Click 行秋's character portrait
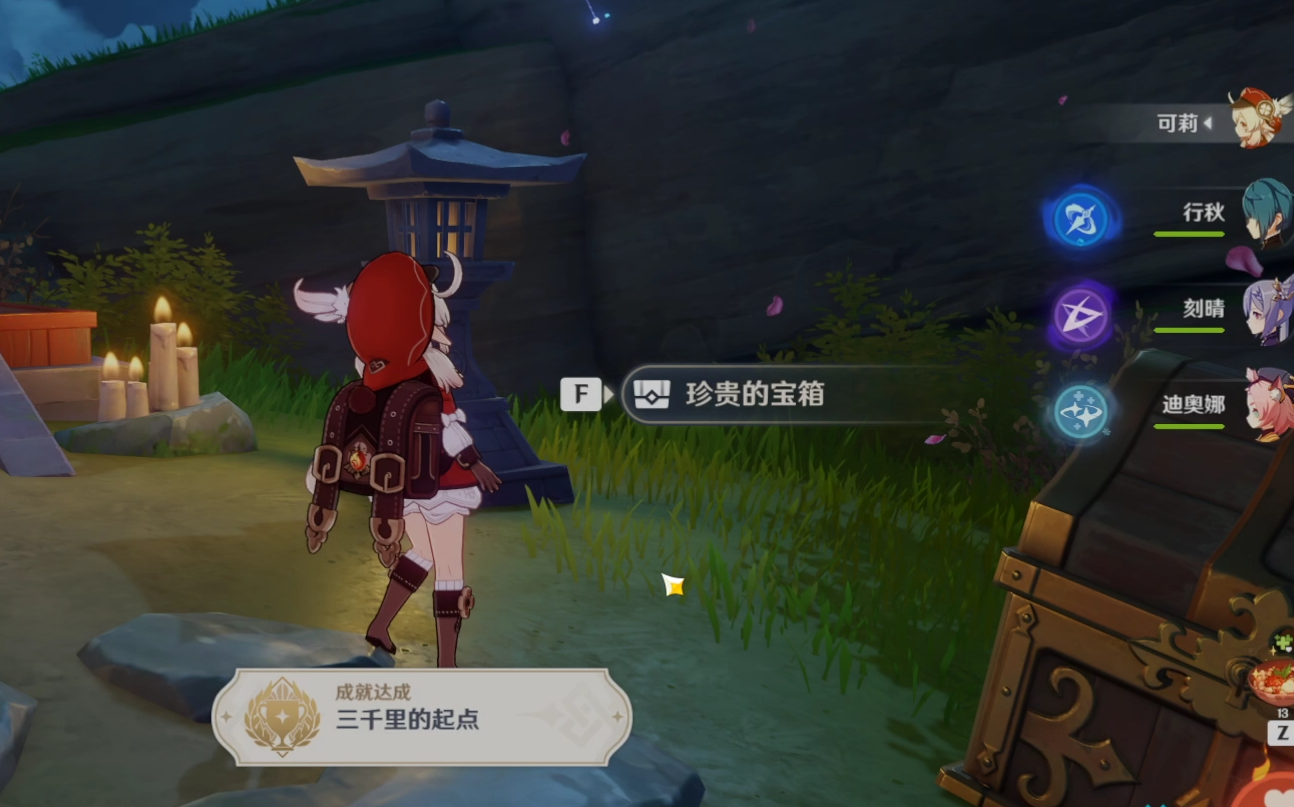 1265,213
